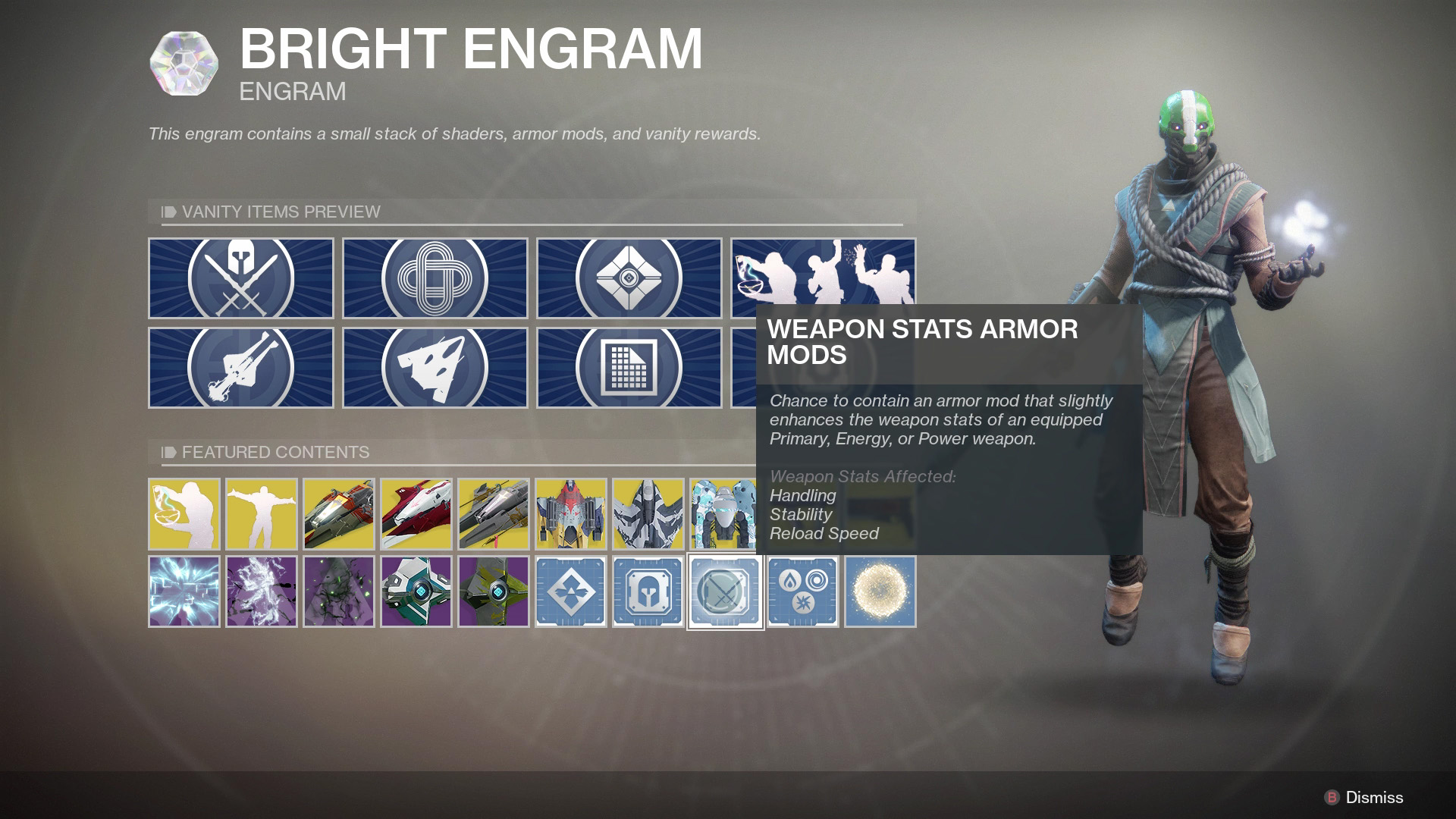Select the three elemental symbols mod item
Image resolution: width=1456 pixels, height=819 pixels.
pos(803,591)
